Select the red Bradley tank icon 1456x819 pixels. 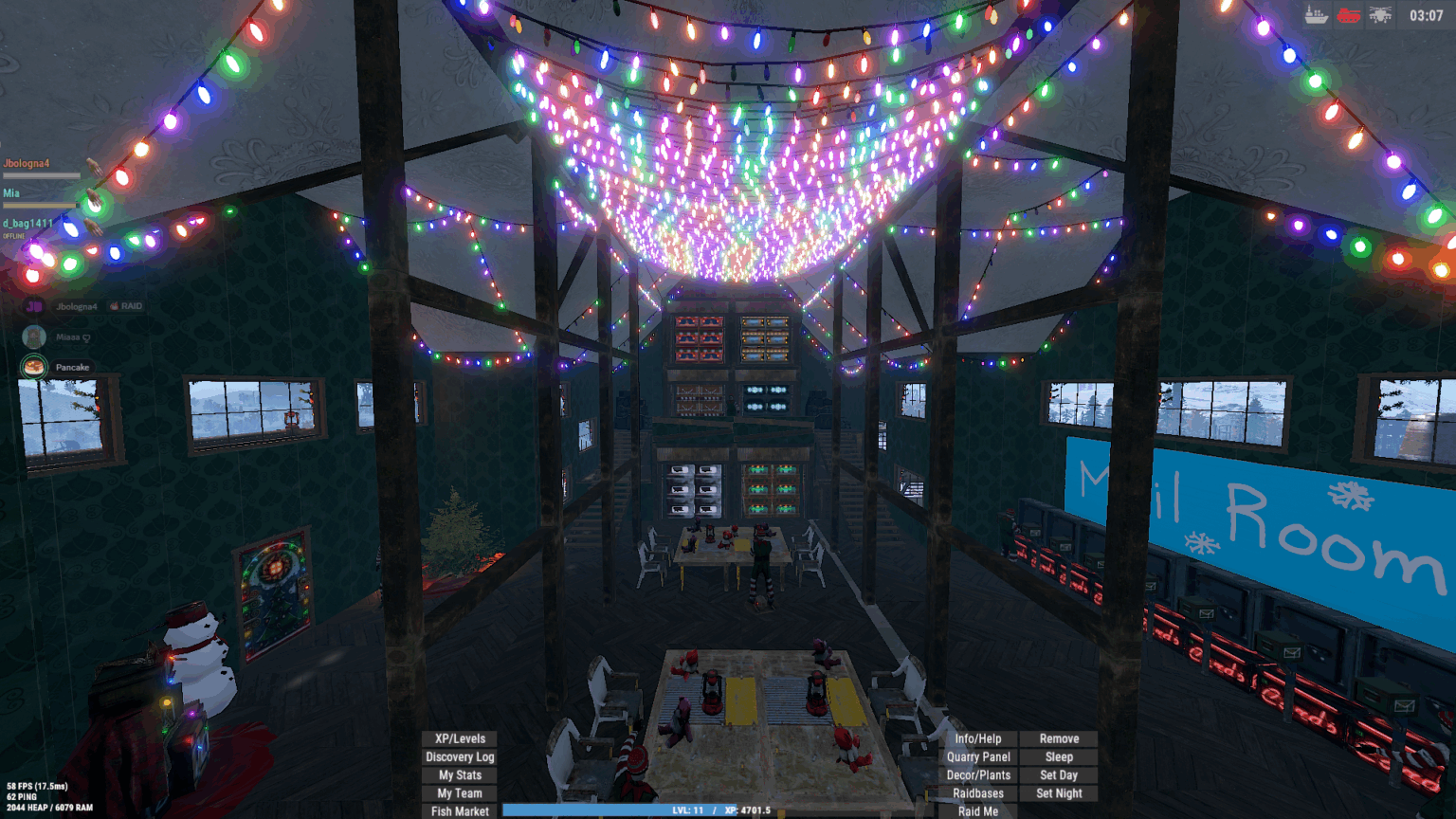click(x=1349, y=15)
